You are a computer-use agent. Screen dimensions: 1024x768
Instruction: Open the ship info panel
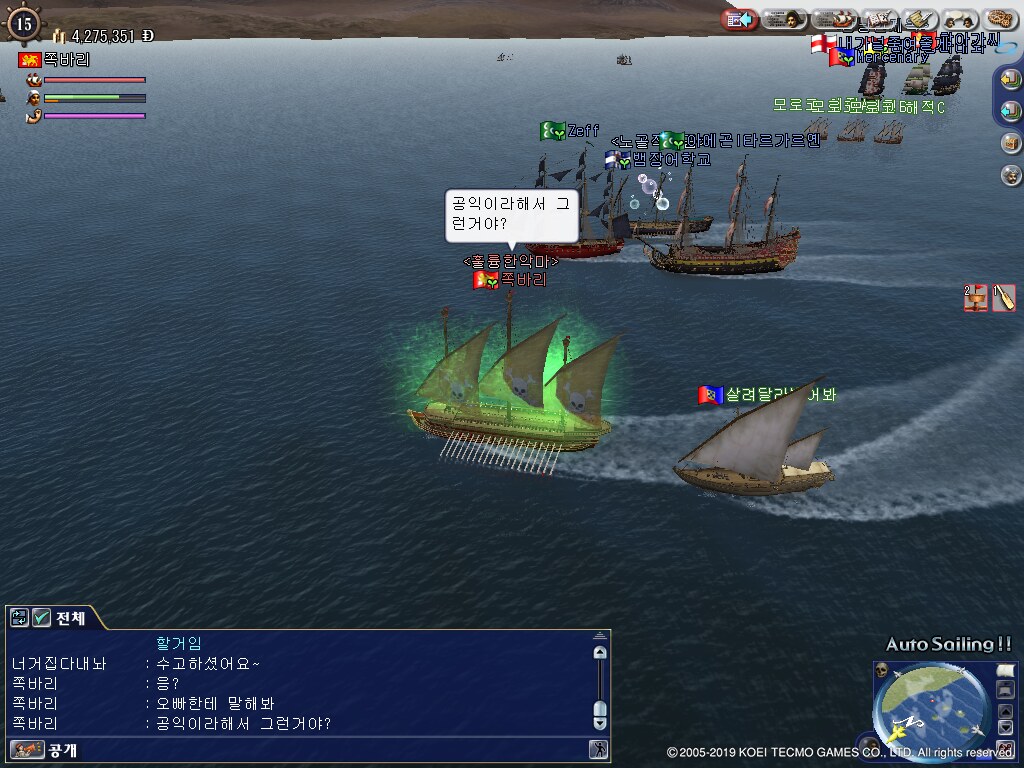(844, 19)
